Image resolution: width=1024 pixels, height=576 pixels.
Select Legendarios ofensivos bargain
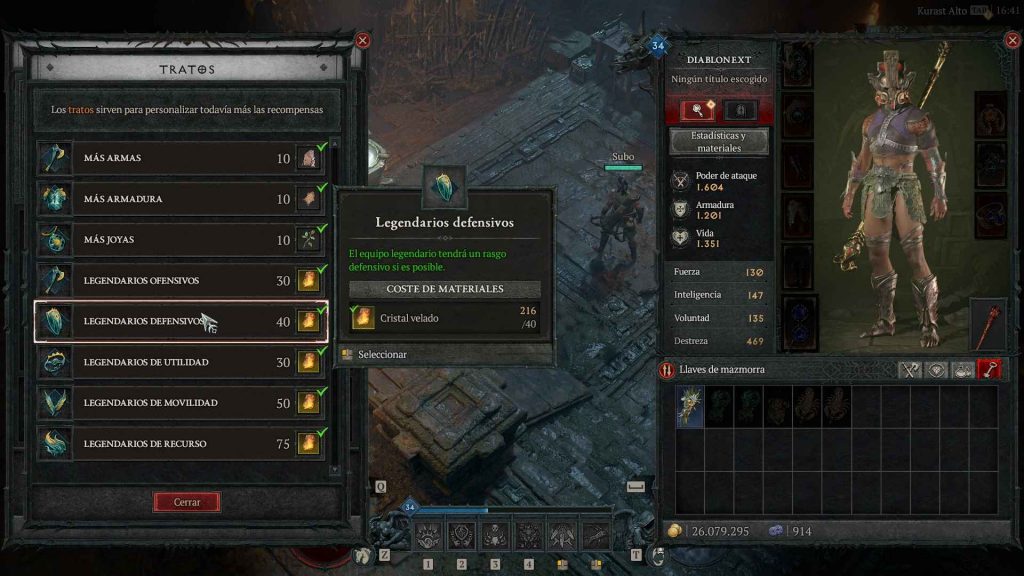click(180, 281)
